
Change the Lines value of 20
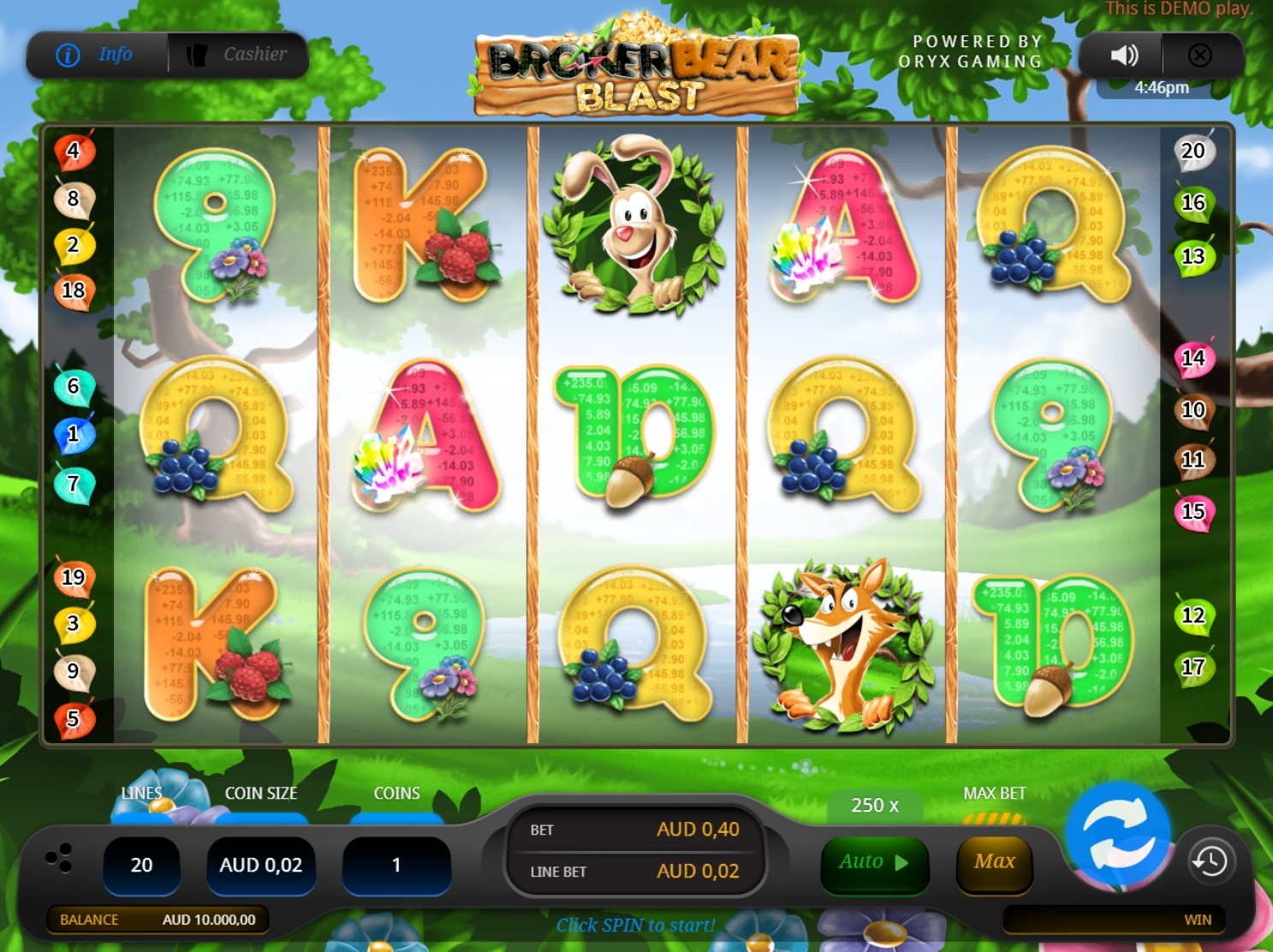141,866
